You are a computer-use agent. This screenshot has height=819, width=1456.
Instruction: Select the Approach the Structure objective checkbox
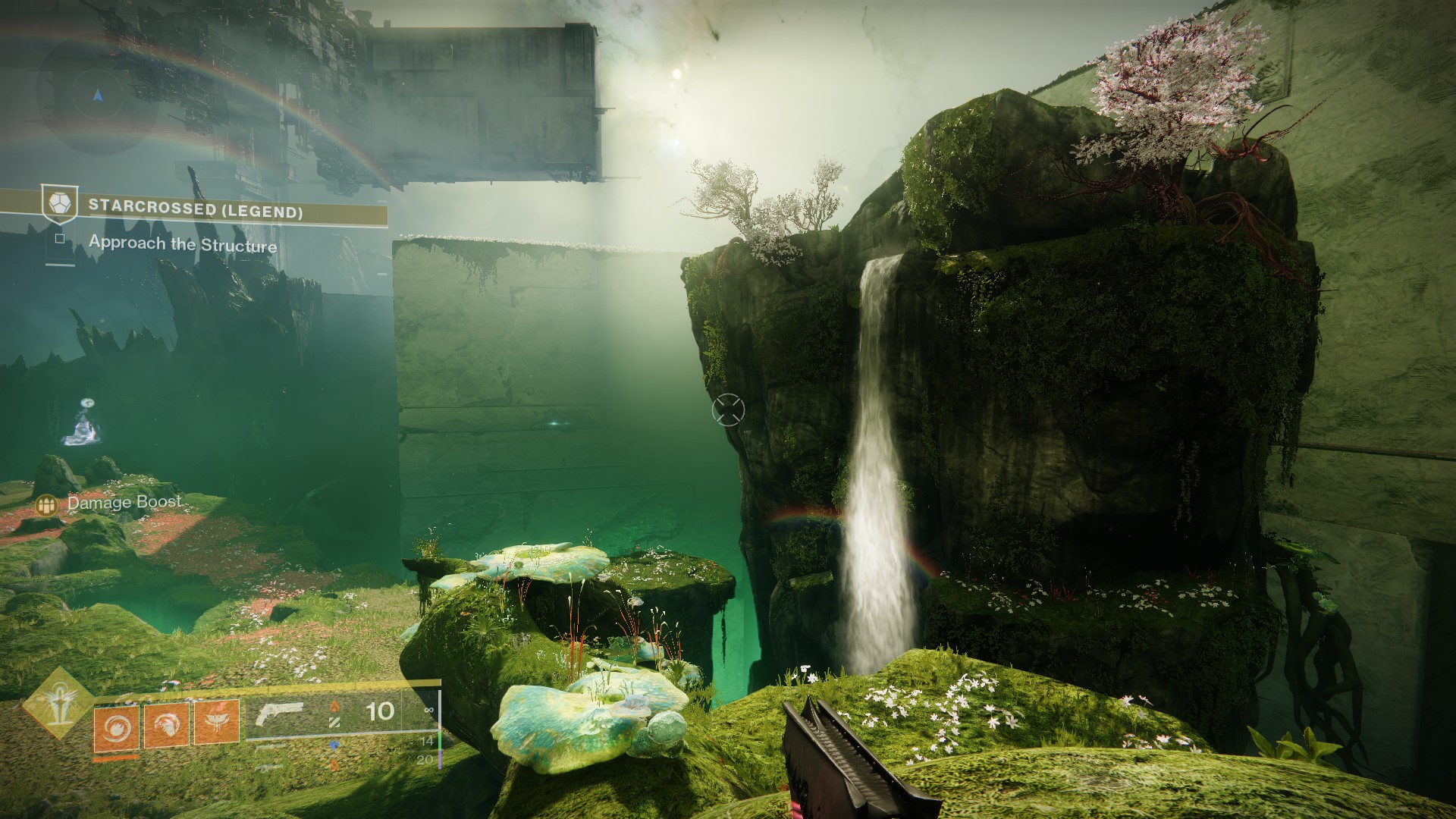click(60, 239)
